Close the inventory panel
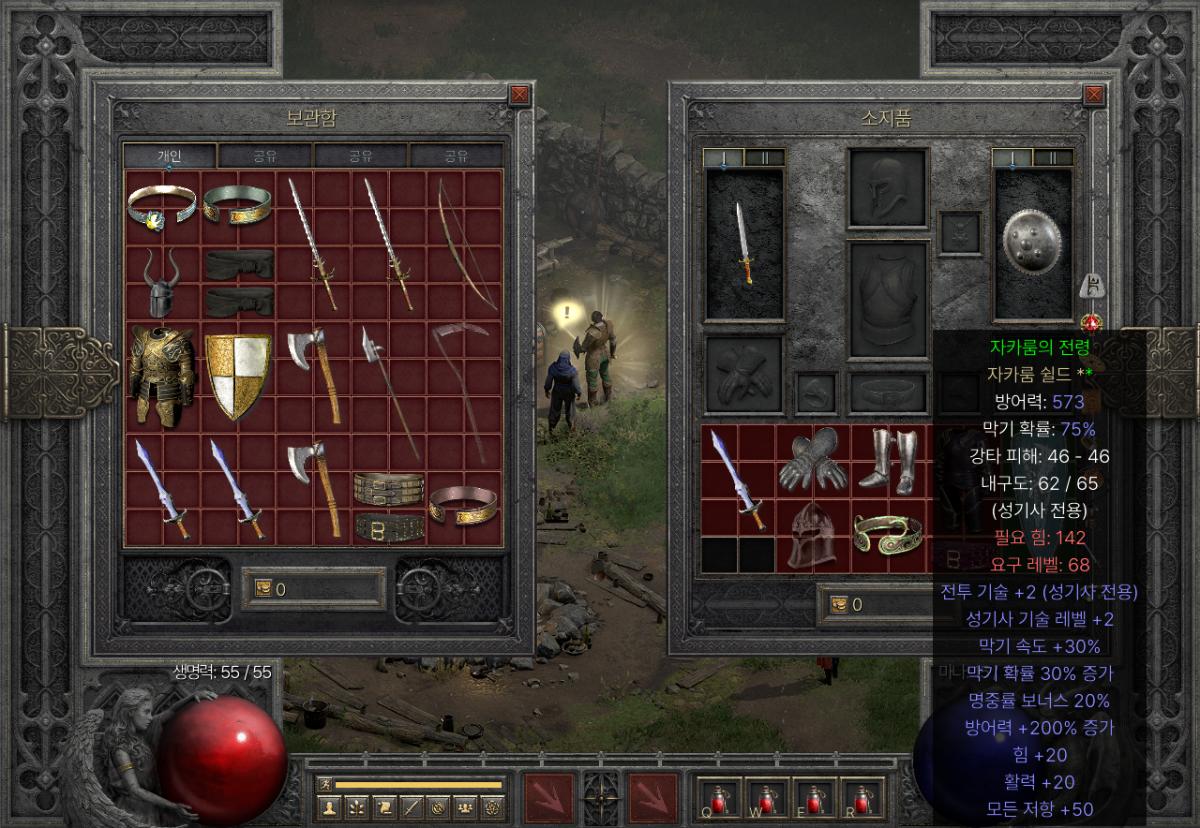The width and height of the screenshot is (1200, 828). click(x=1094, y=95)
